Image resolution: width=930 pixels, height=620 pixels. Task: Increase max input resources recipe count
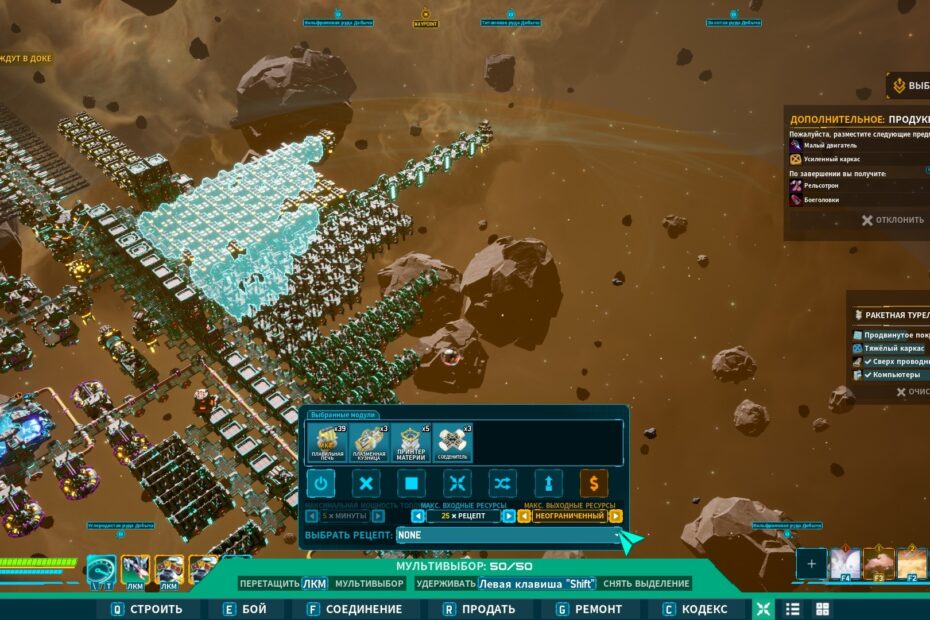tap(509, 516)
